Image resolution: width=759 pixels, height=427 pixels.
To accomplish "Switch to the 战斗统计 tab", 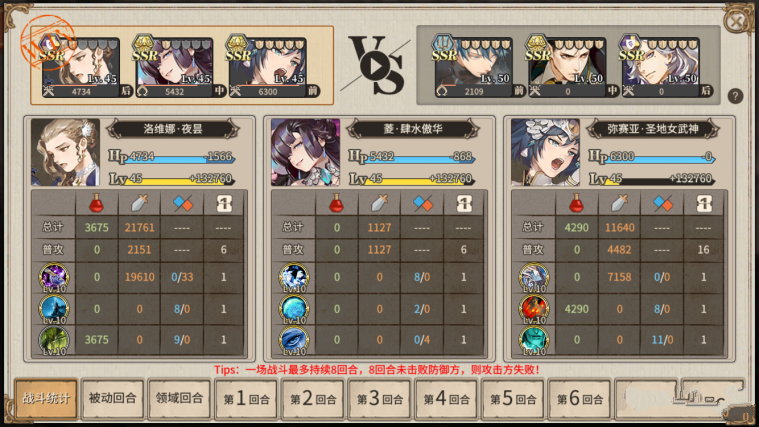I will coord(46,399).
